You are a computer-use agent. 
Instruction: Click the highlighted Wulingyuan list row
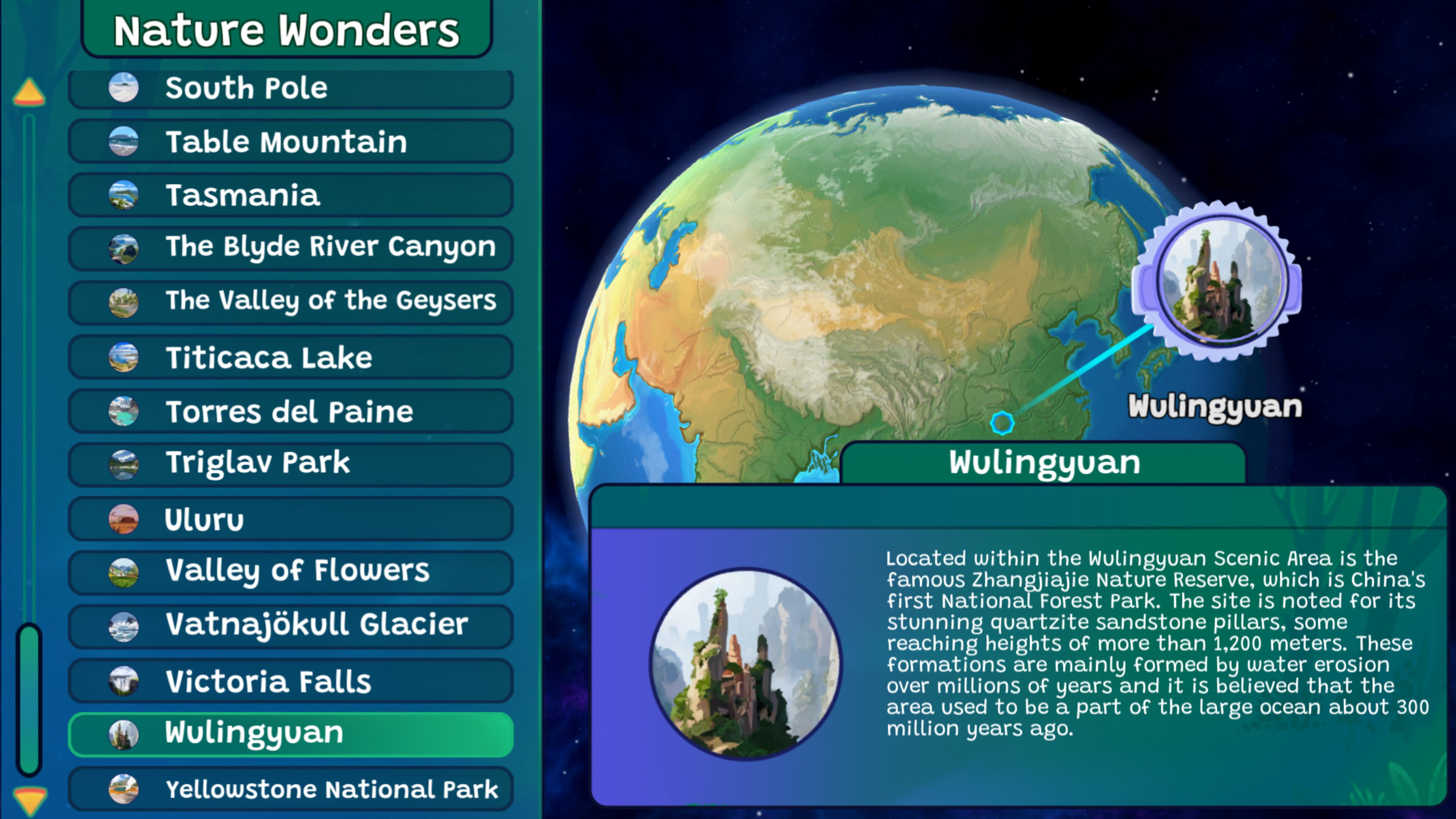290,734
